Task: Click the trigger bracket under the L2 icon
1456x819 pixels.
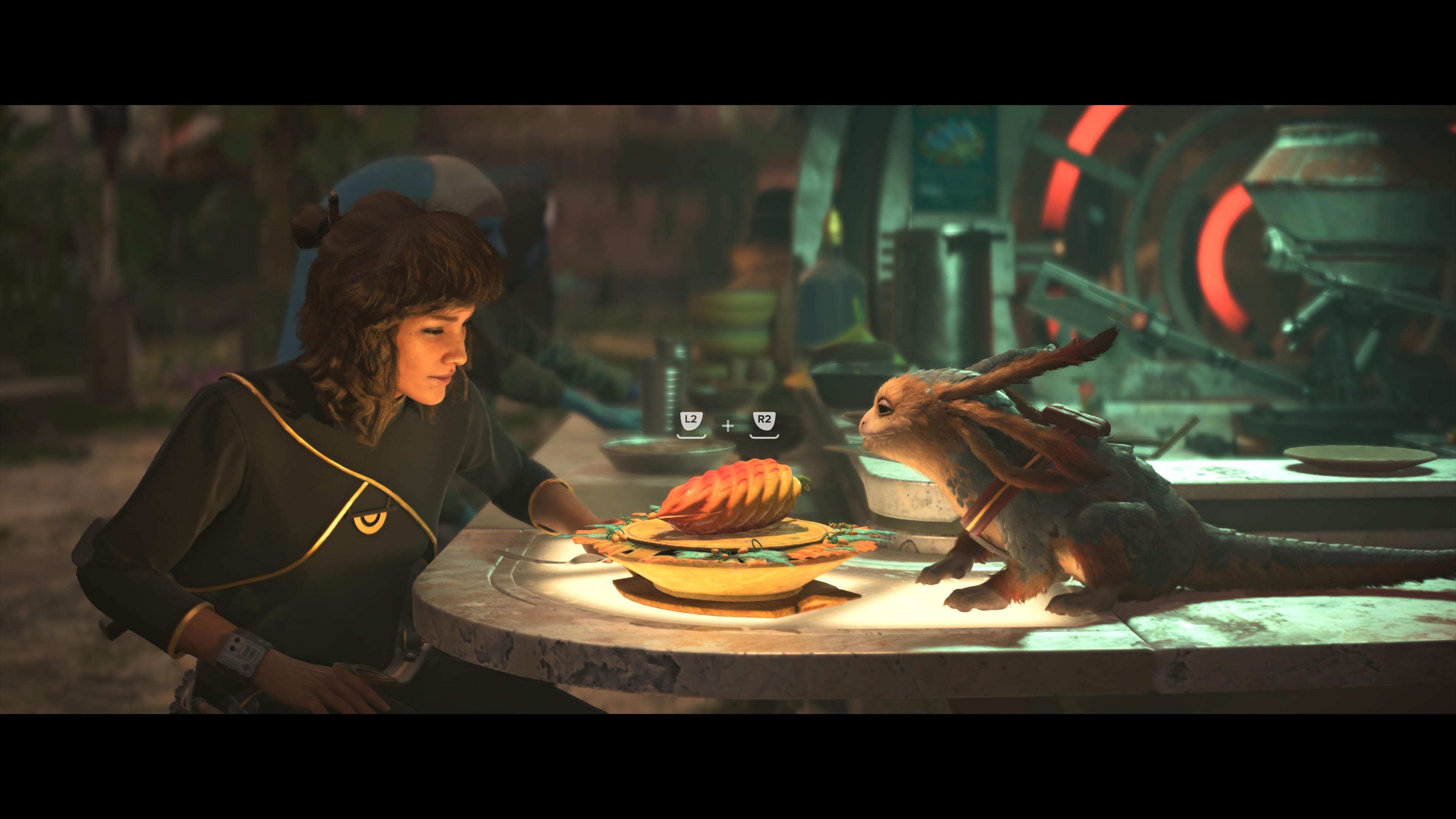Action: [x=691, y=438]
